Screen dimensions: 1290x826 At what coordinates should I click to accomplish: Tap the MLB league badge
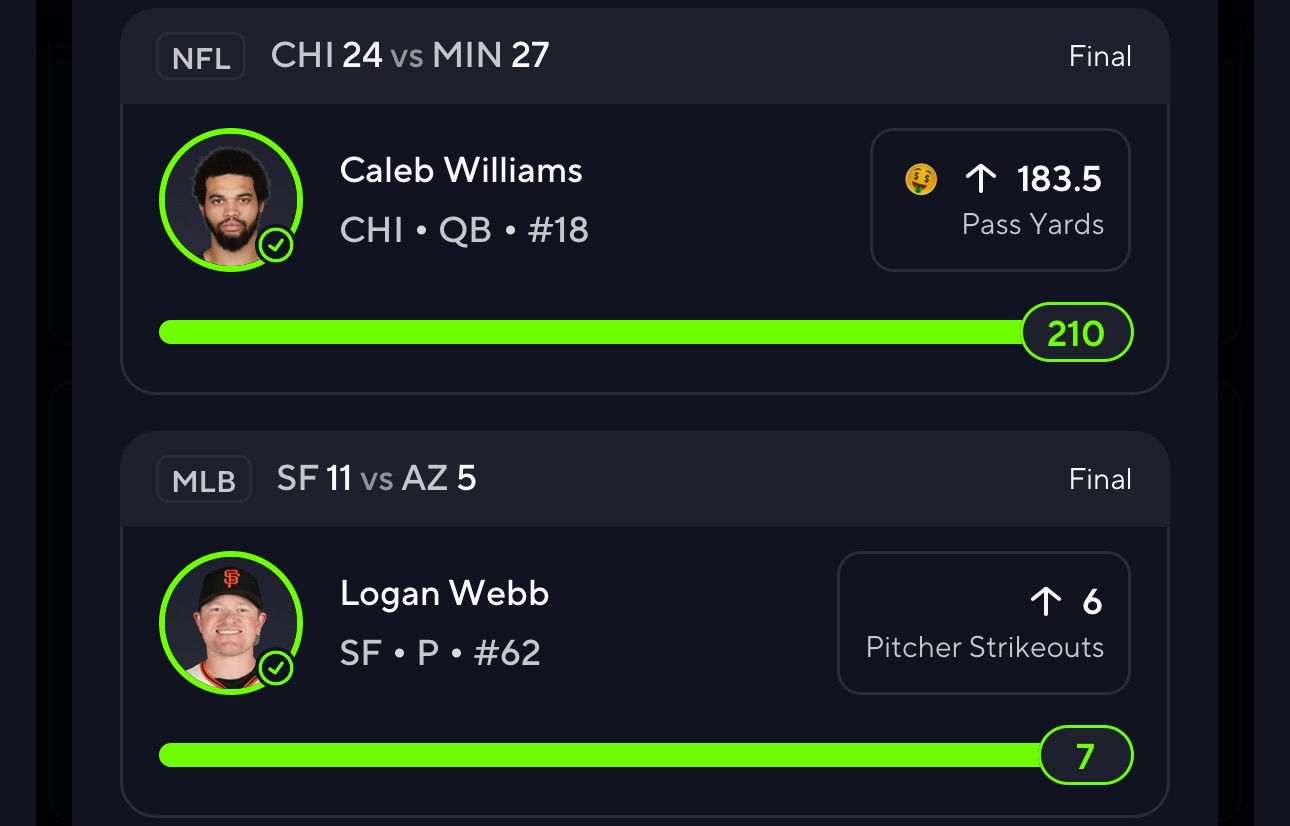(x=204, y=480)
